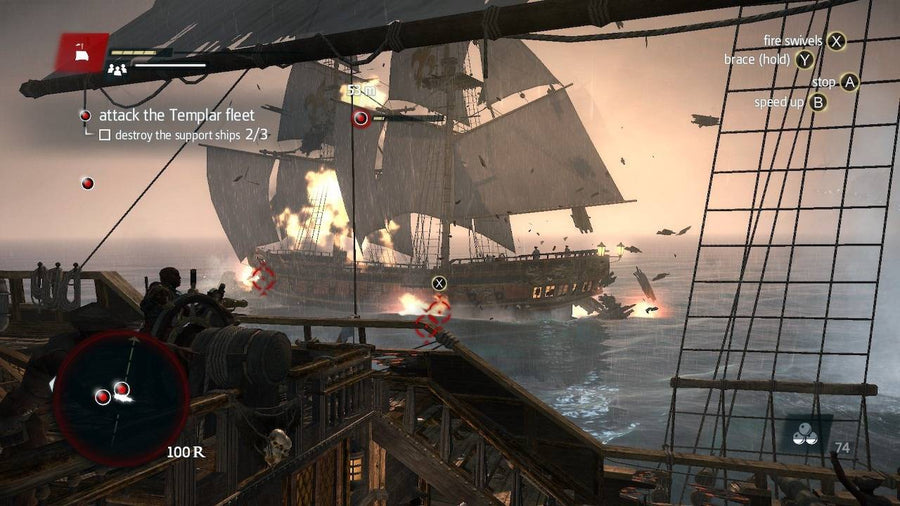Select the red ship flag icon
900x506 pixels.
pos(84,55)
